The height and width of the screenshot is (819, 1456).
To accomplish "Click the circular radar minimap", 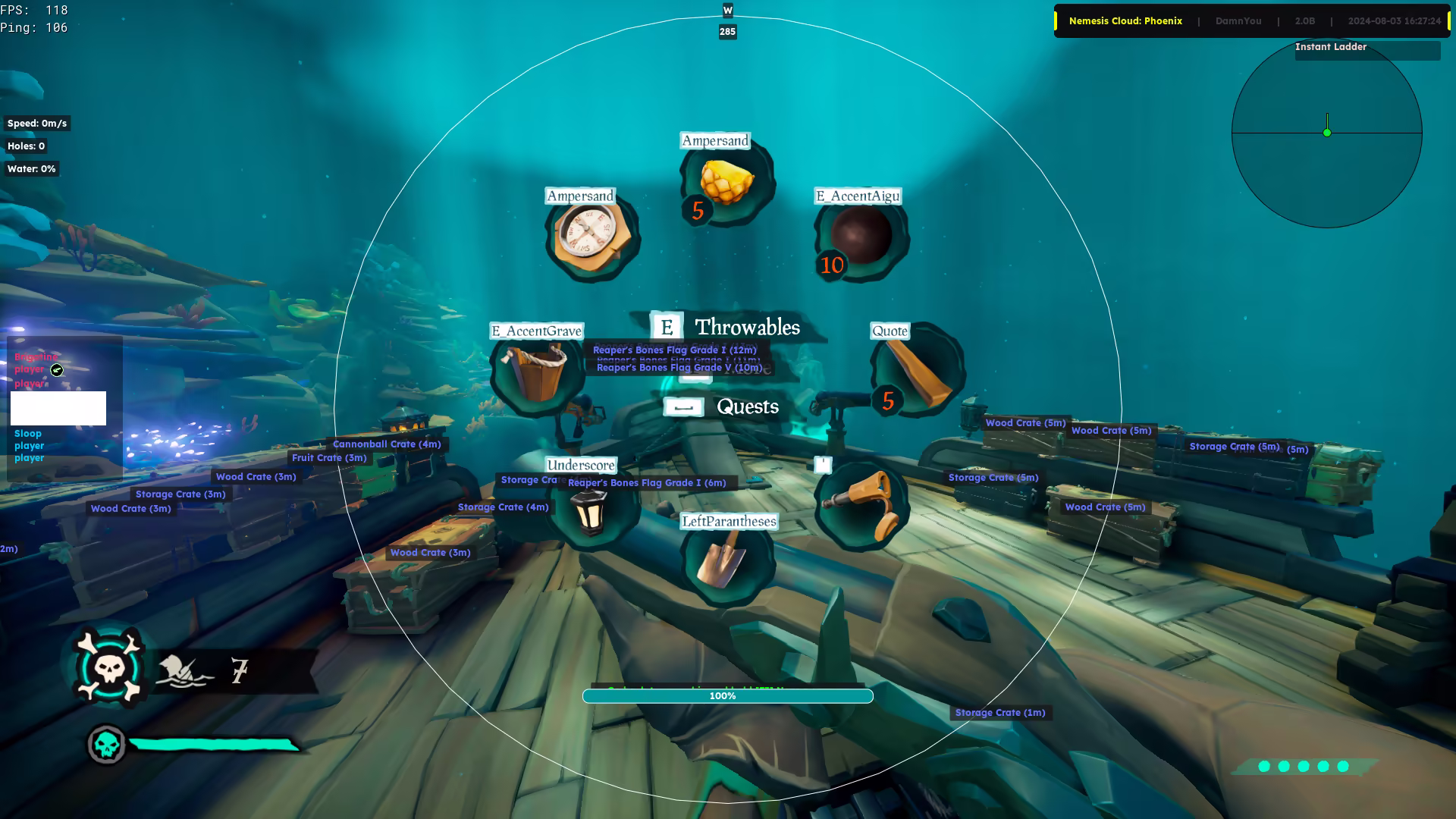I will point(1326,133).
